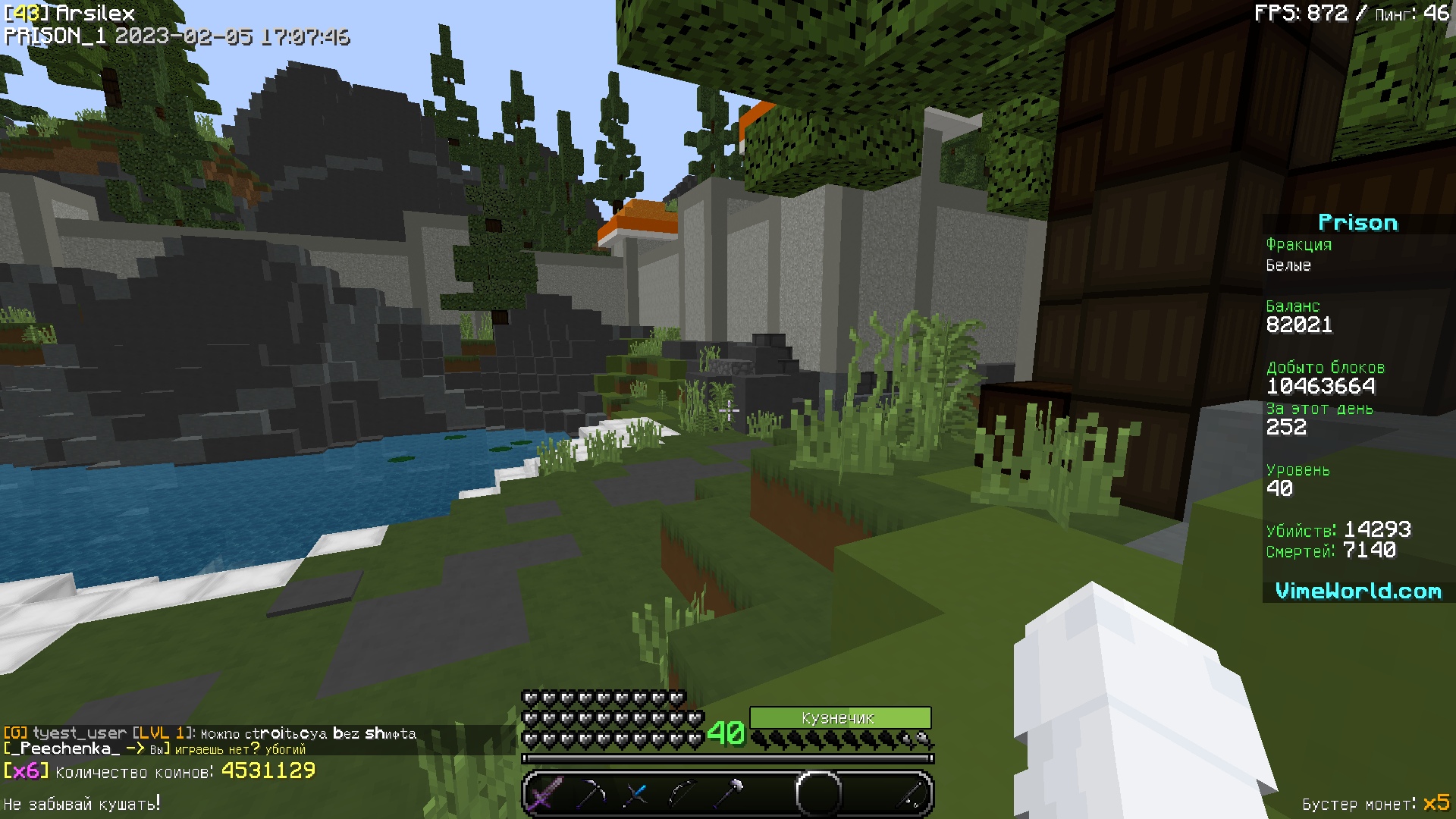Click tyest_user's name in the chat
1456x819 pixels.
[x=80, y=733]
